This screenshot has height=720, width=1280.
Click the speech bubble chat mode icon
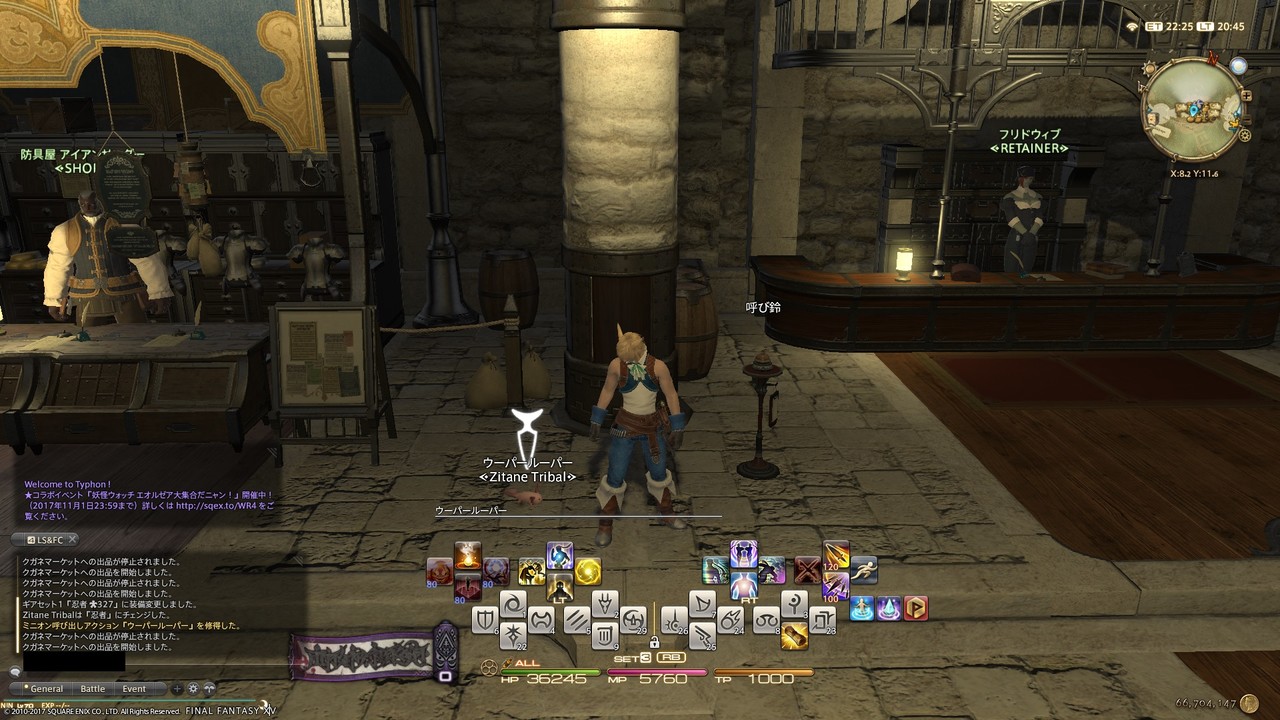(x=15, y=672)
